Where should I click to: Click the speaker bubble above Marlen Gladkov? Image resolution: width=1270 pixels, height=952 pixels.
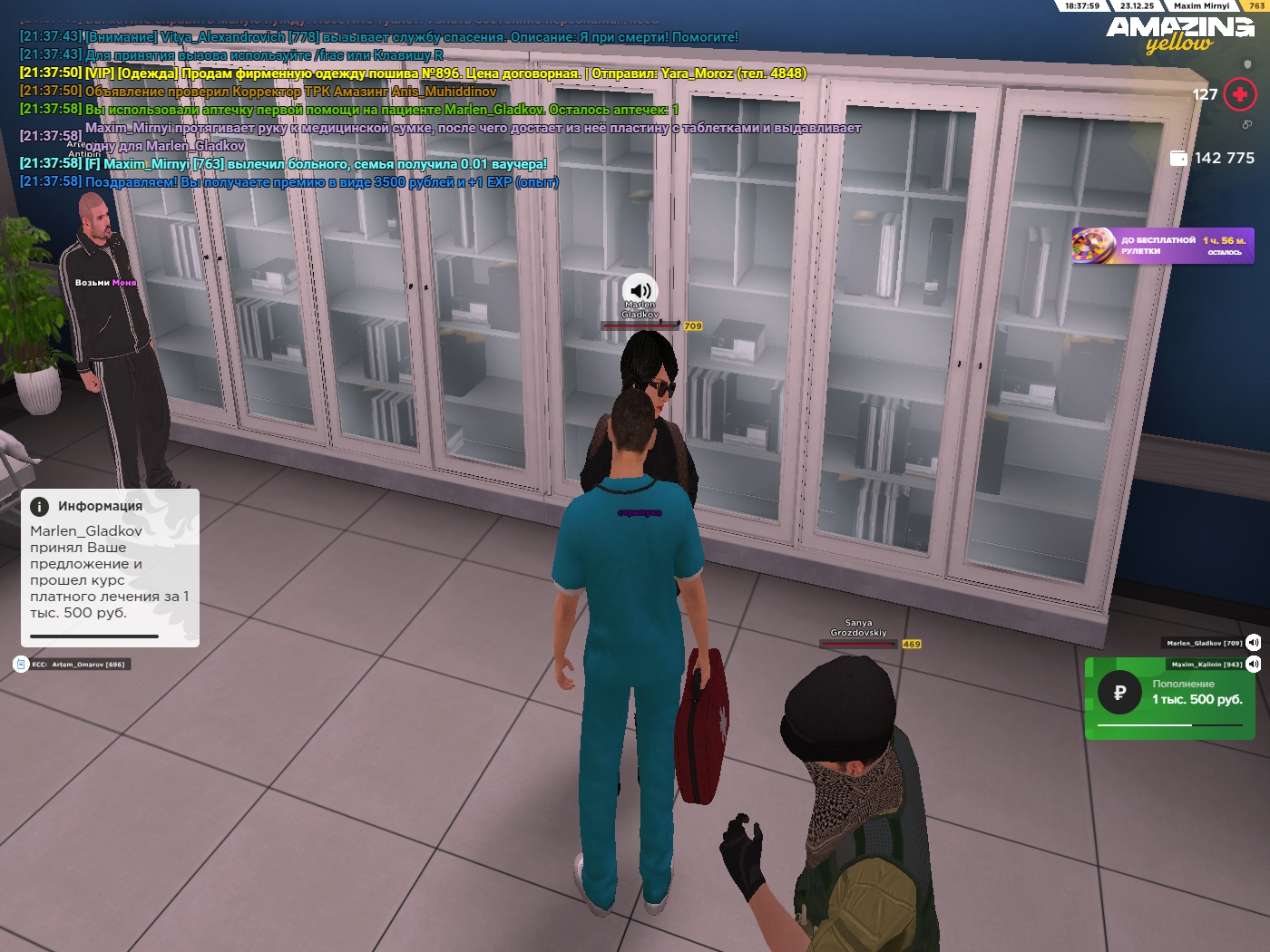[x=640, y=290]
